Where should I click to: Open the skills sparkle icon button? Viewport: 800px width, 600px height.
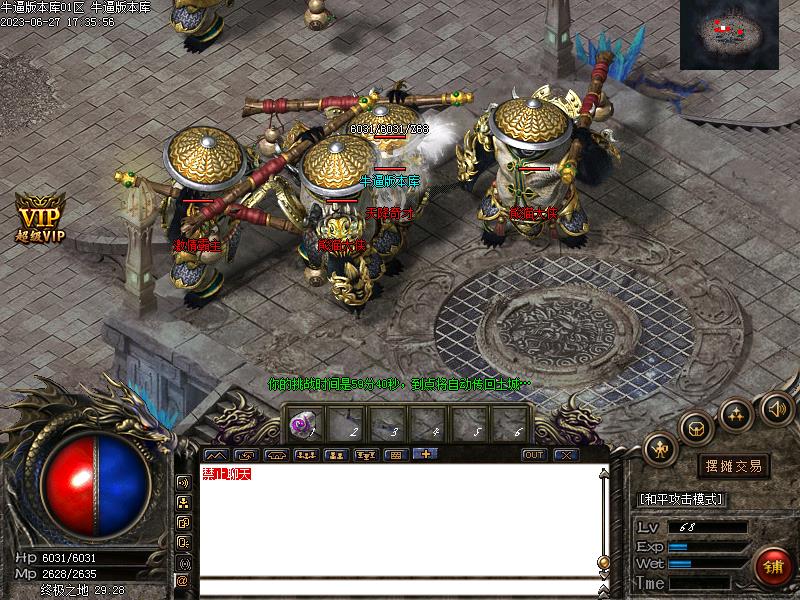737,414
